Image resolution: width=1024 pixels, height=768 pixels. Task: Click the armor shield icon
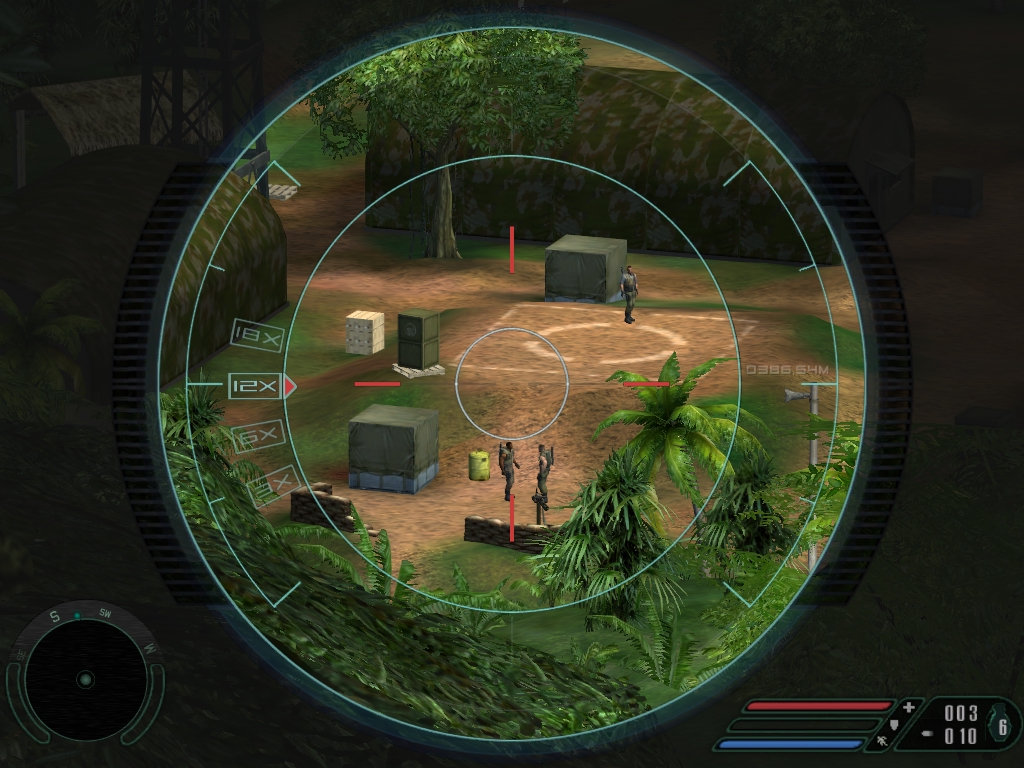[894, 724]
